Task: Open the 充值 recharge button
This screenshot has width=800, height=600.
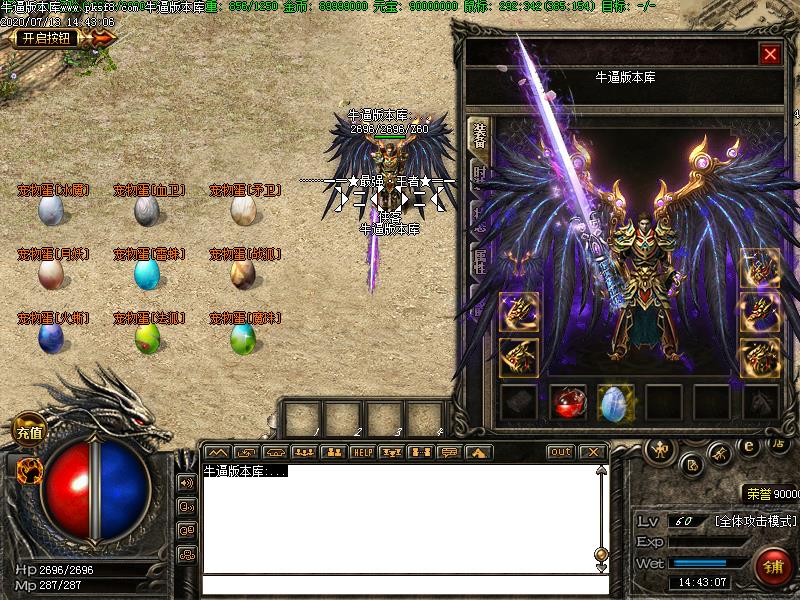Action: coord(29,432)
